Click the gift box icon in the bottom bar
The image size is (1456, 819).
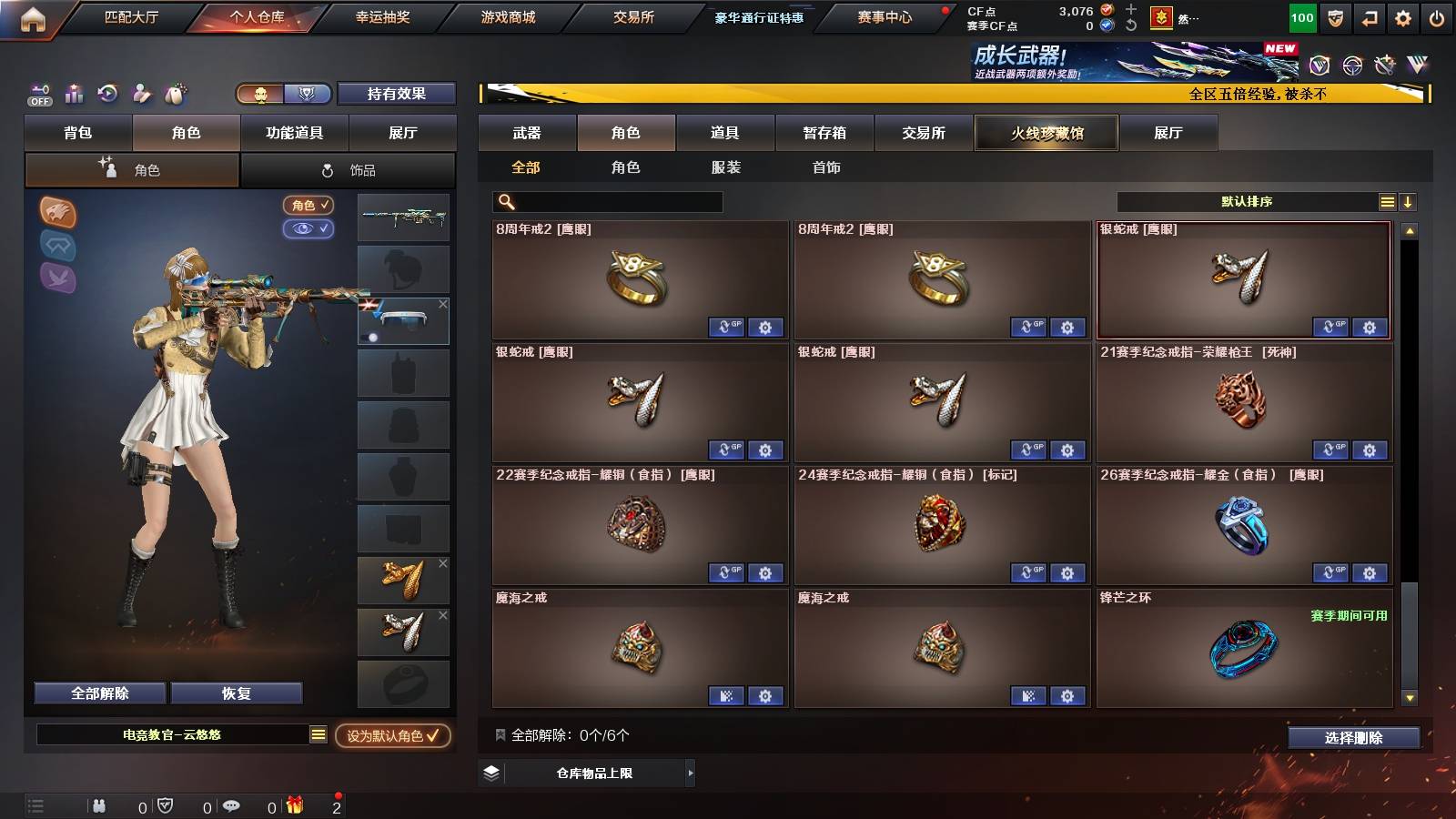(x=293, y=804)
